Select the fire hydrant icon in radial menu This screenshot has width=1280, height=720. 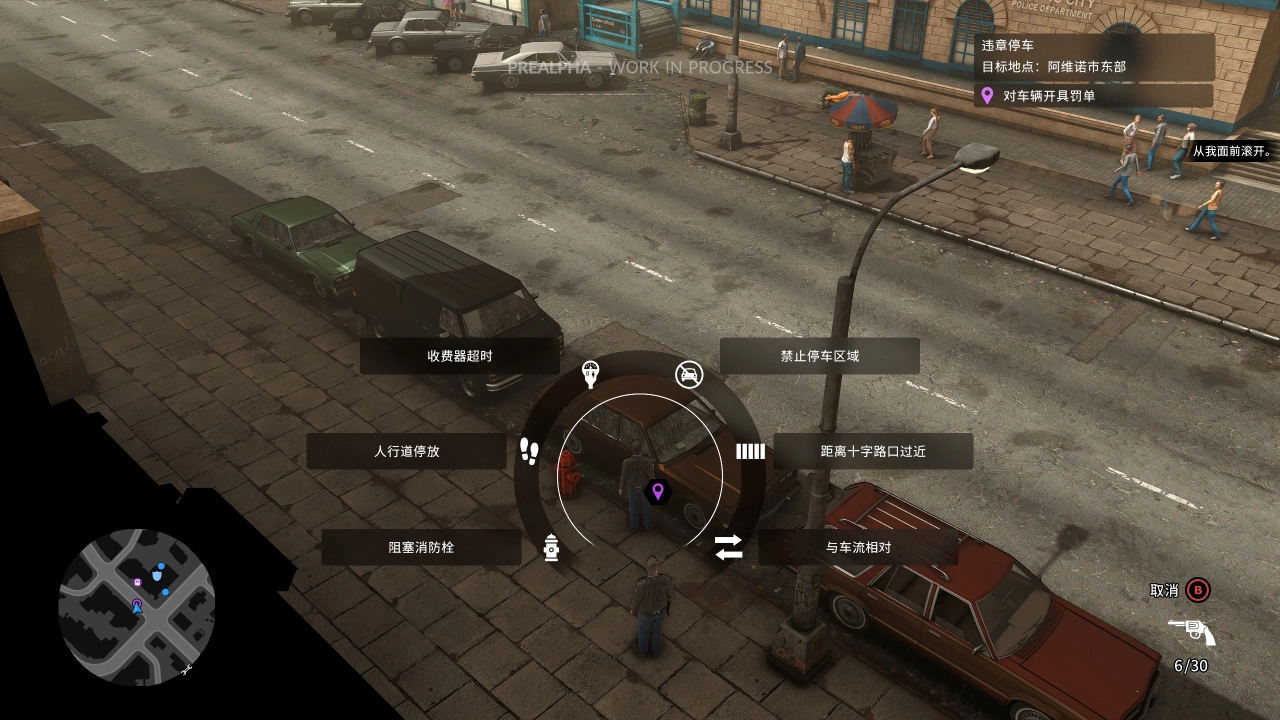(553, 546)
